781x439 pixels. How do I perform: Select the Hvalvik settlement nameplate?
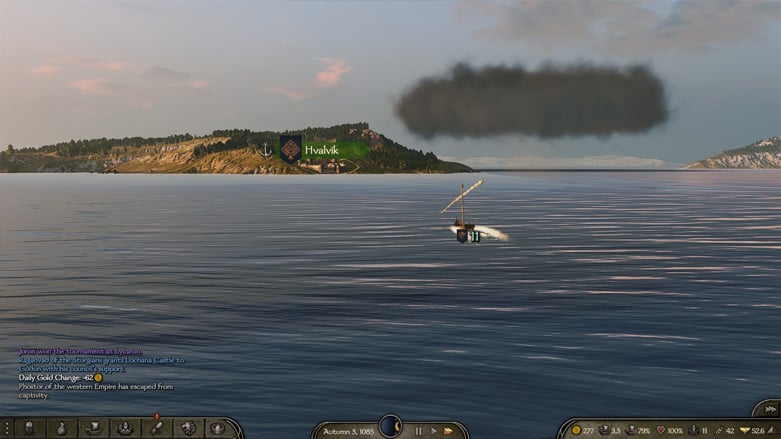(x=322, y=149)
